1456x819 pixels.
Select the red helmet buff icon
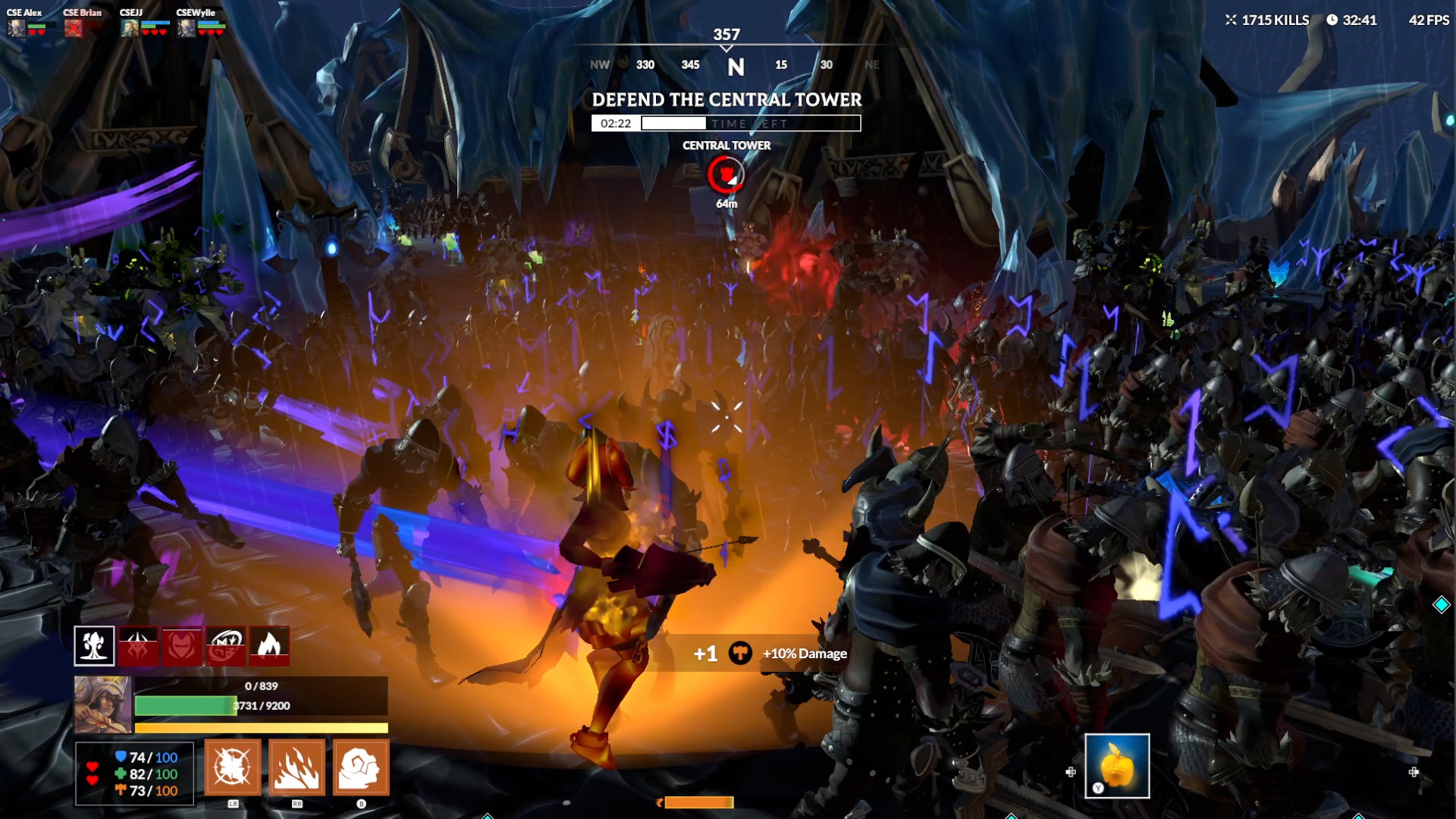tap(180, 646)
